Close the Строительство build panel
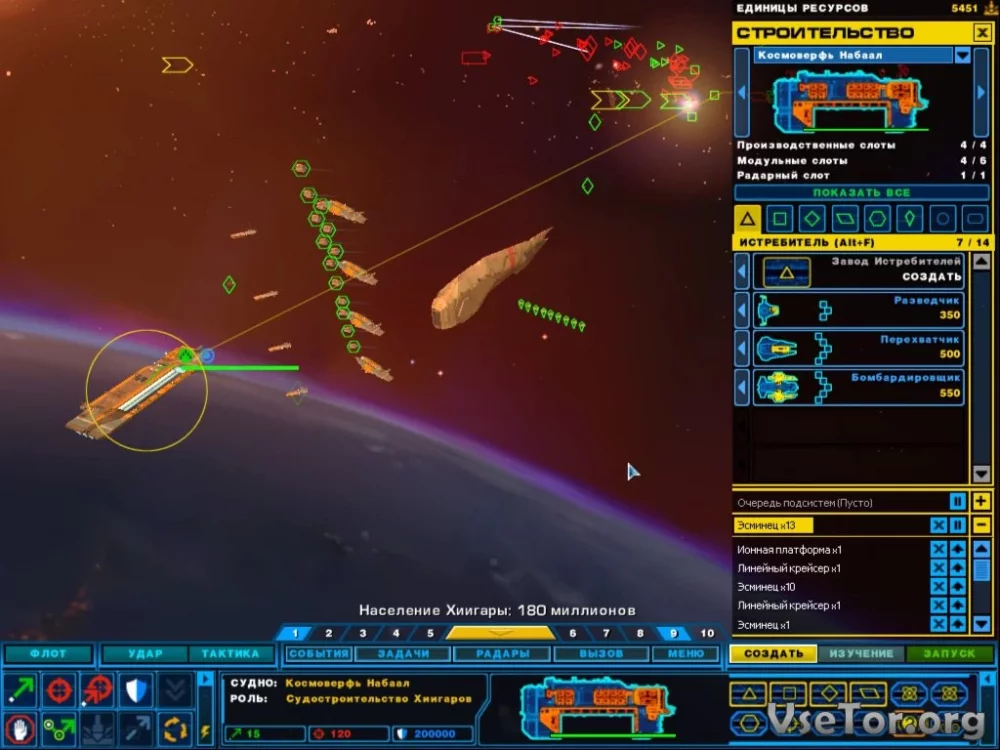This screenshot has height=750, width=1000. [x=981, y=33]
